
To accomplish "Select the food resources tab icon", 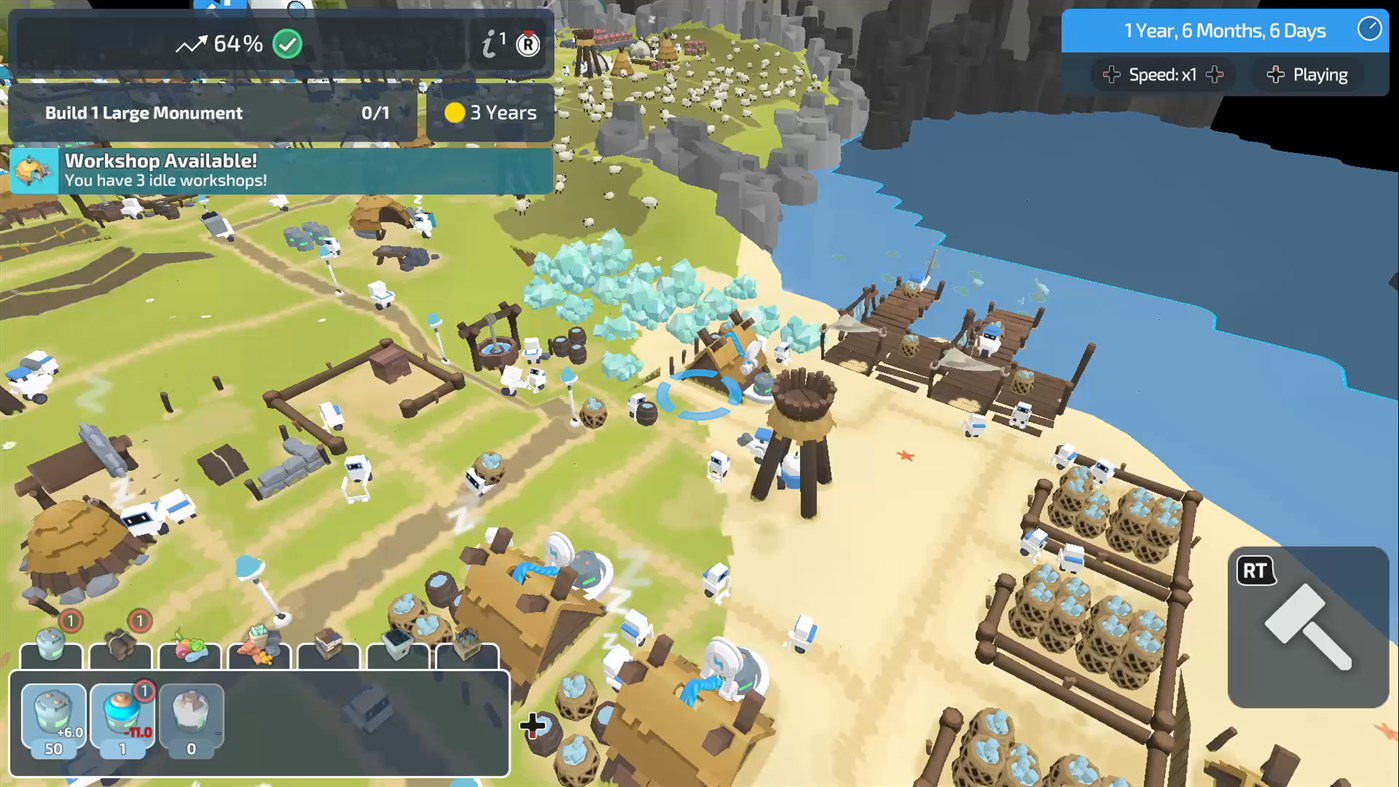I will 190,655.
